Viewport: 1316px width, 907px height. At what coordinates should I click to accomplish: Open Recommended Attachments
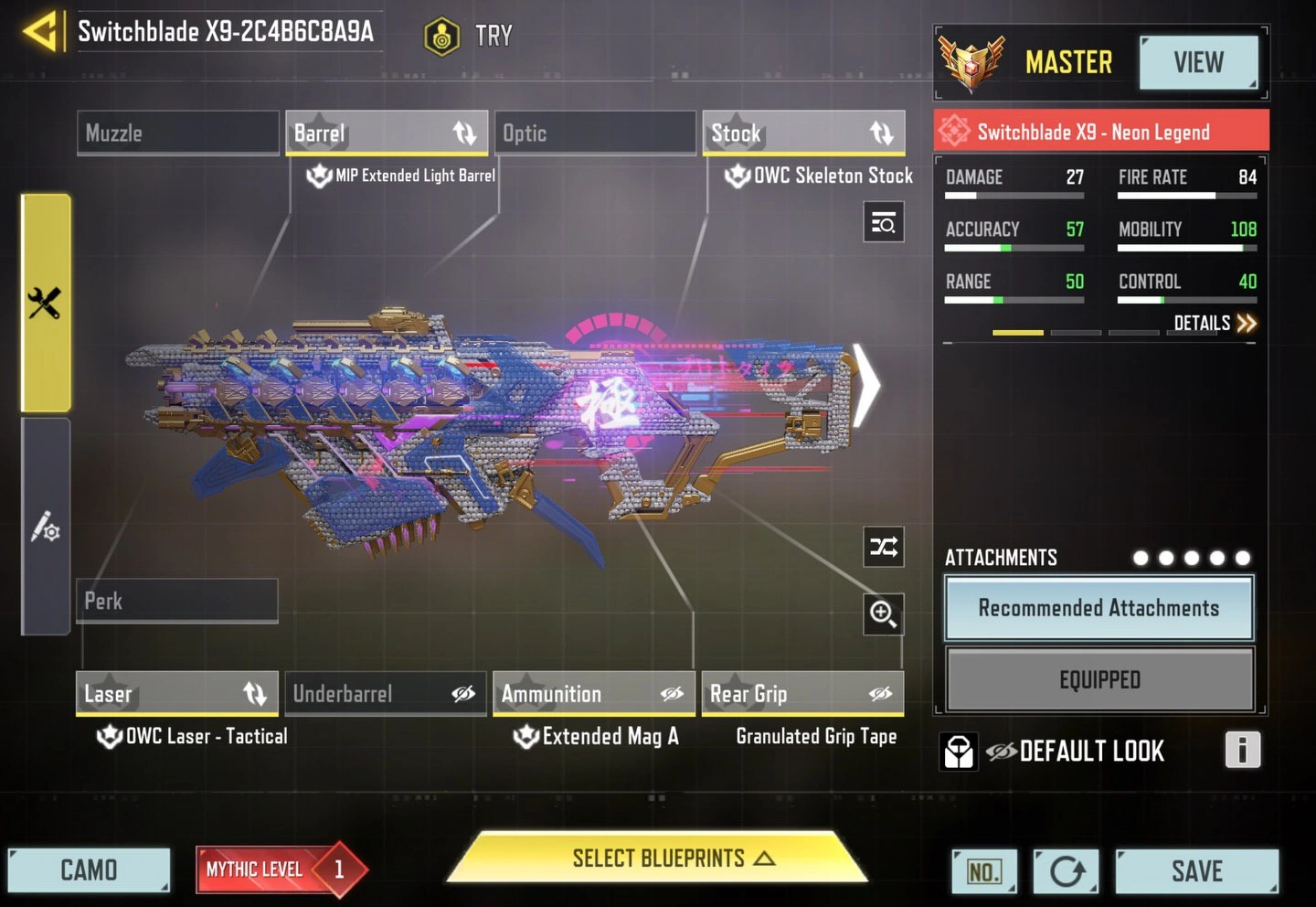point(1098,608)
